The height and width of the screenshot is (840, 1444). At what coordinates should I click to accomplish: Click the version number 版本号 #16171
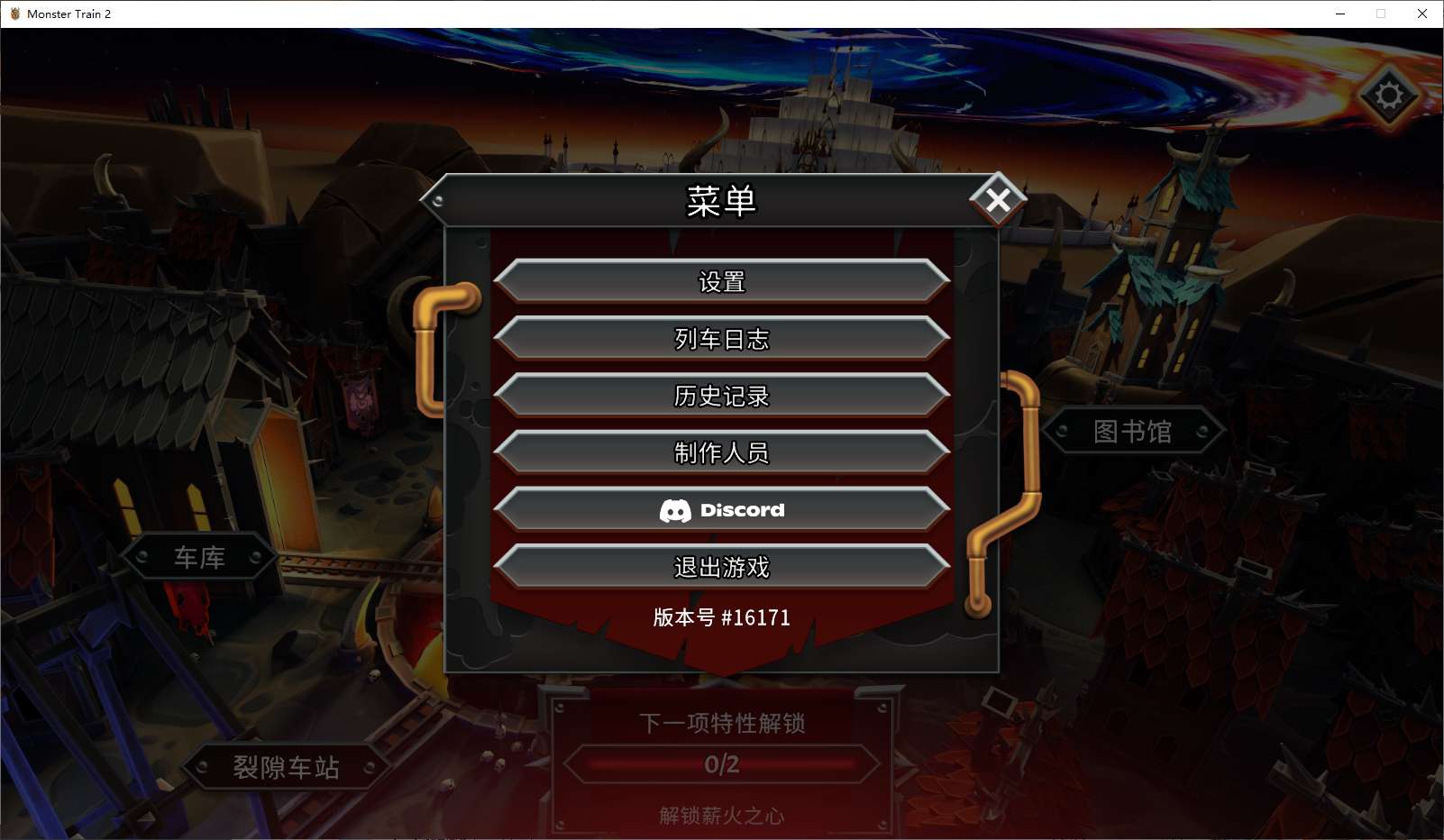722,618
